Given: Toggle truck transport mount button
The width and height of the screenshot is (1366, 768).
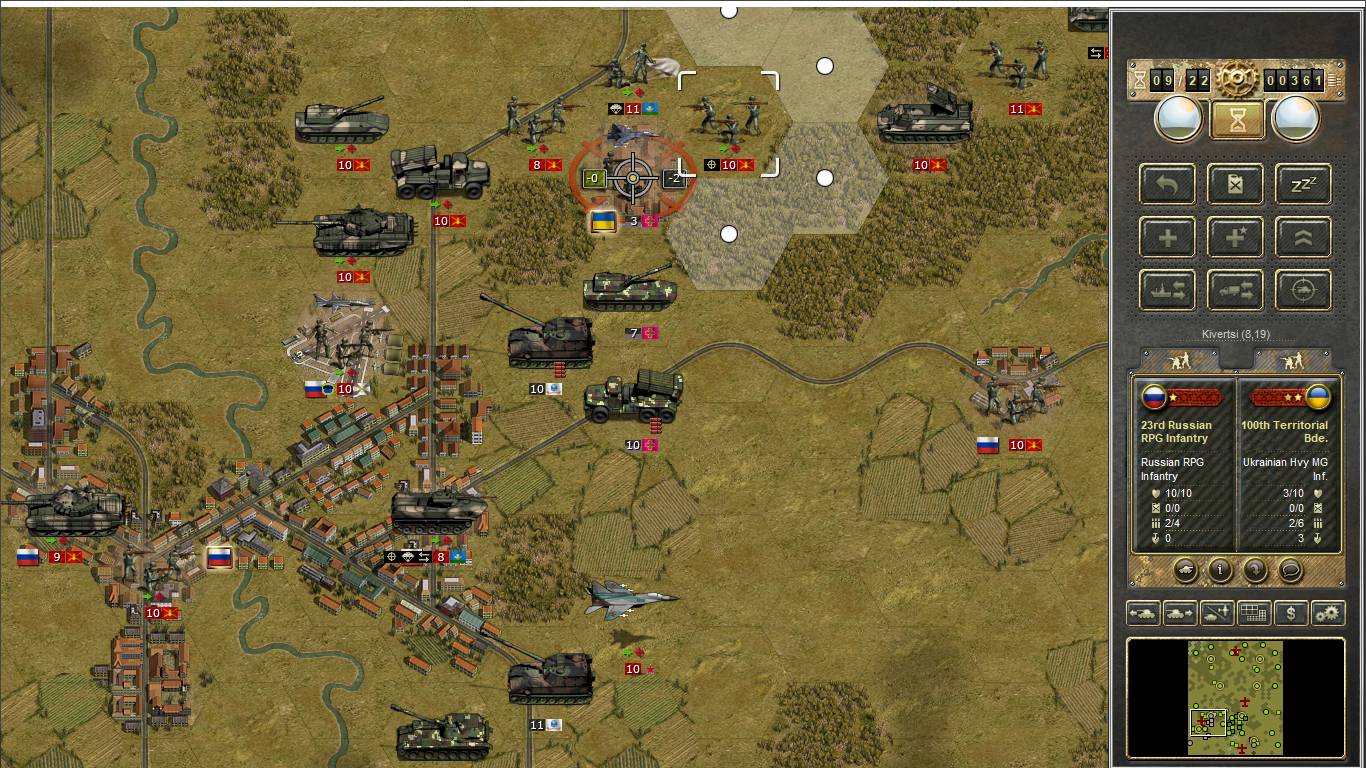Looking at the screenshot, I should 1236,291.
